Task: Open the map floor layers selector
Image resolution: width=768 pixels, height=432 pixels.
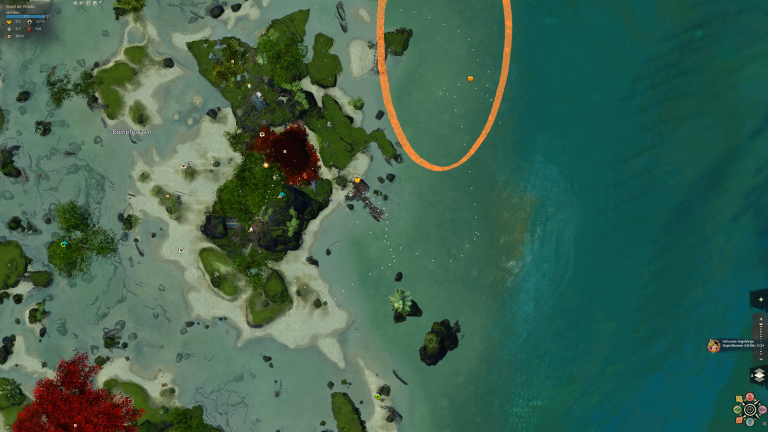Action: pyautogui.click(x=758, y=375)
